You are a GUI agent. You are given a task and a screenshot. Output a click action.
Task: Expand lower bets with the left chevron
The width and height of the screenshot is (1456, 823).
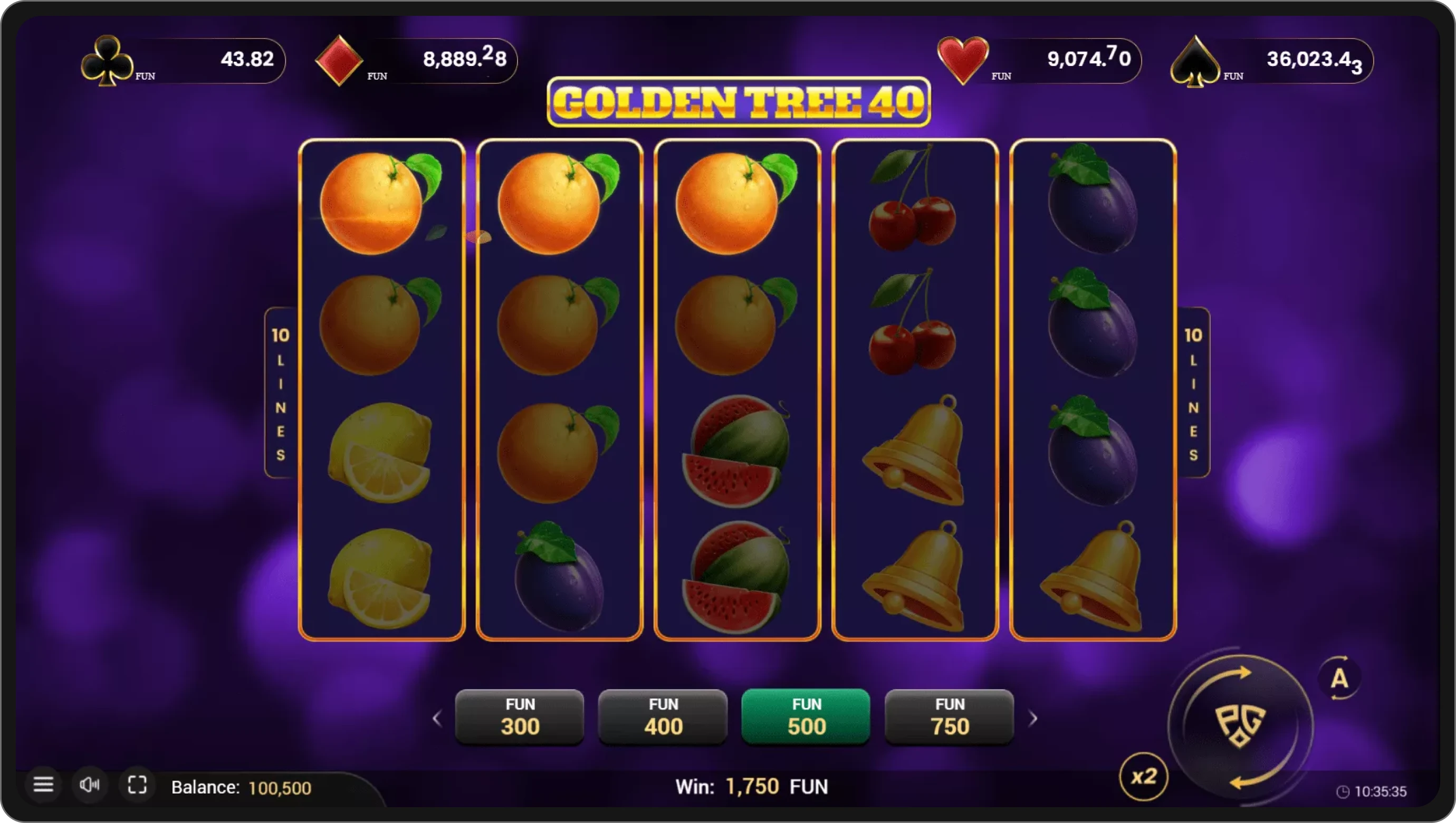pos(438,718)
